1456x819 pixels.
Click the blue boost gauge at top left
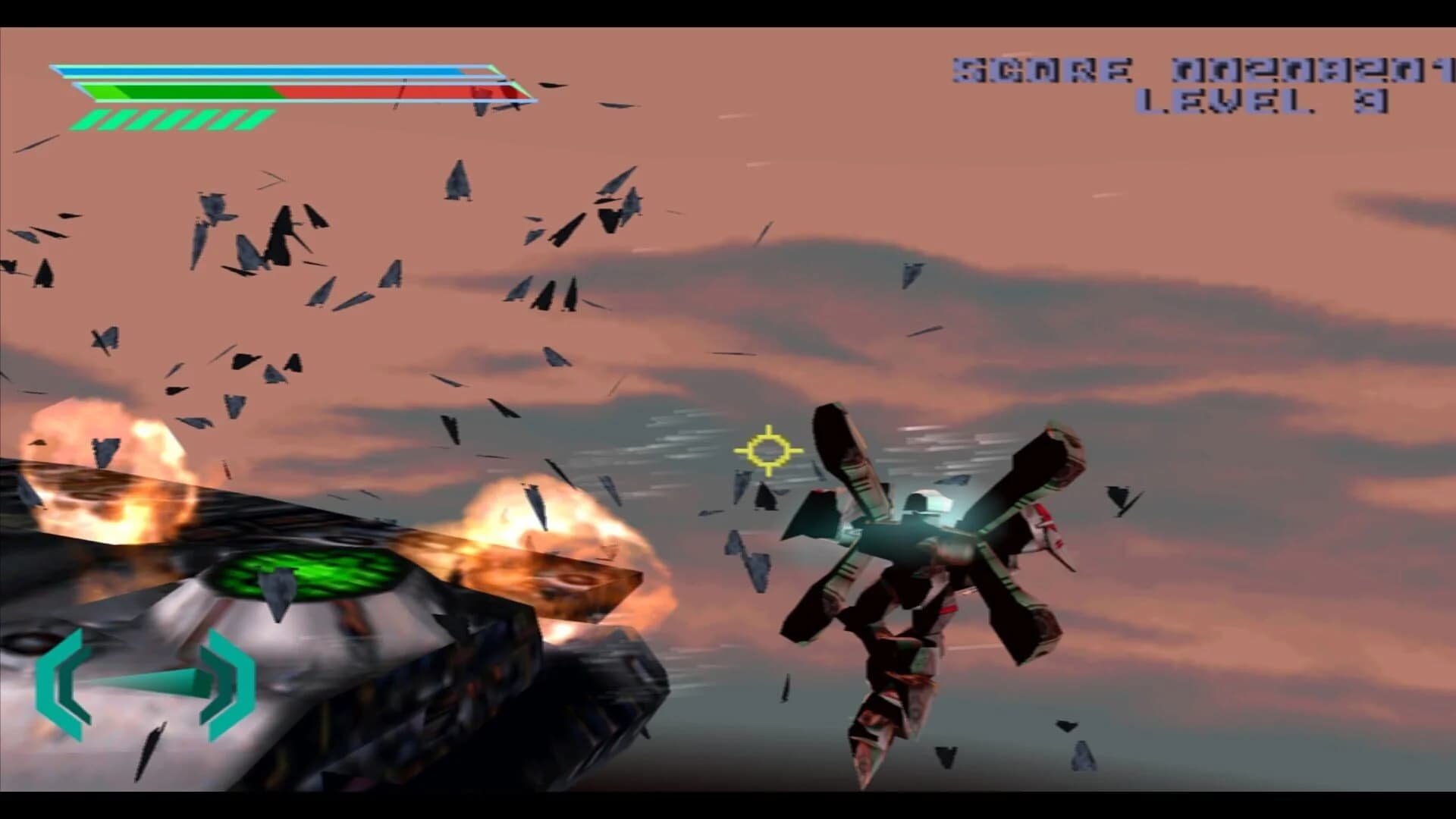click(x=265, y=72)
